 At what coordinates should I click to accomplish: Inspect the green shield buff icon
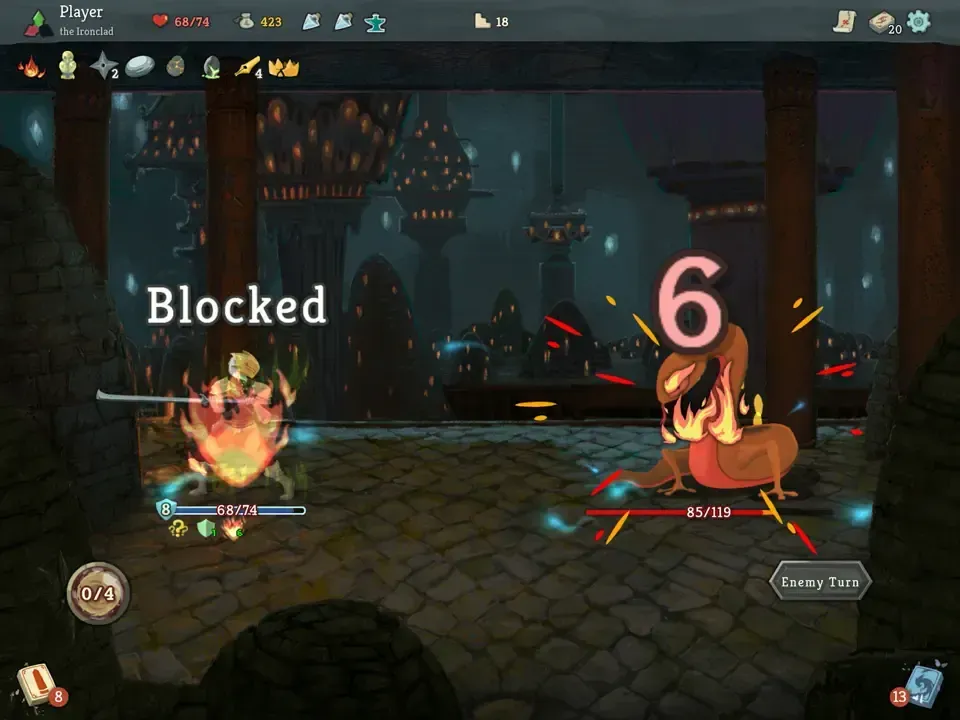[206, 529]
